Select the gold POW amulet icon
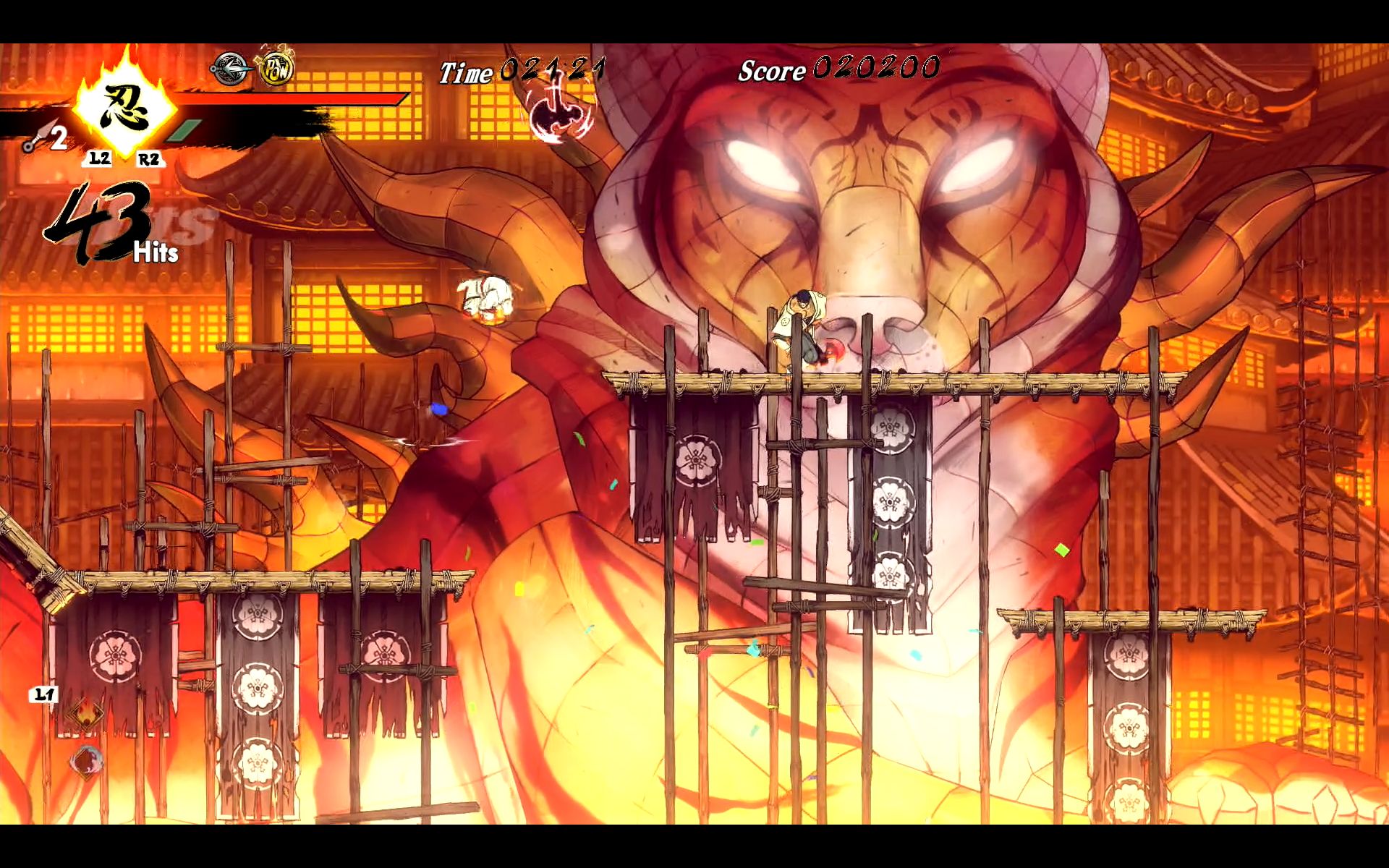The width and height of the screenshot is (1389, 868). (x=276, y=69)
